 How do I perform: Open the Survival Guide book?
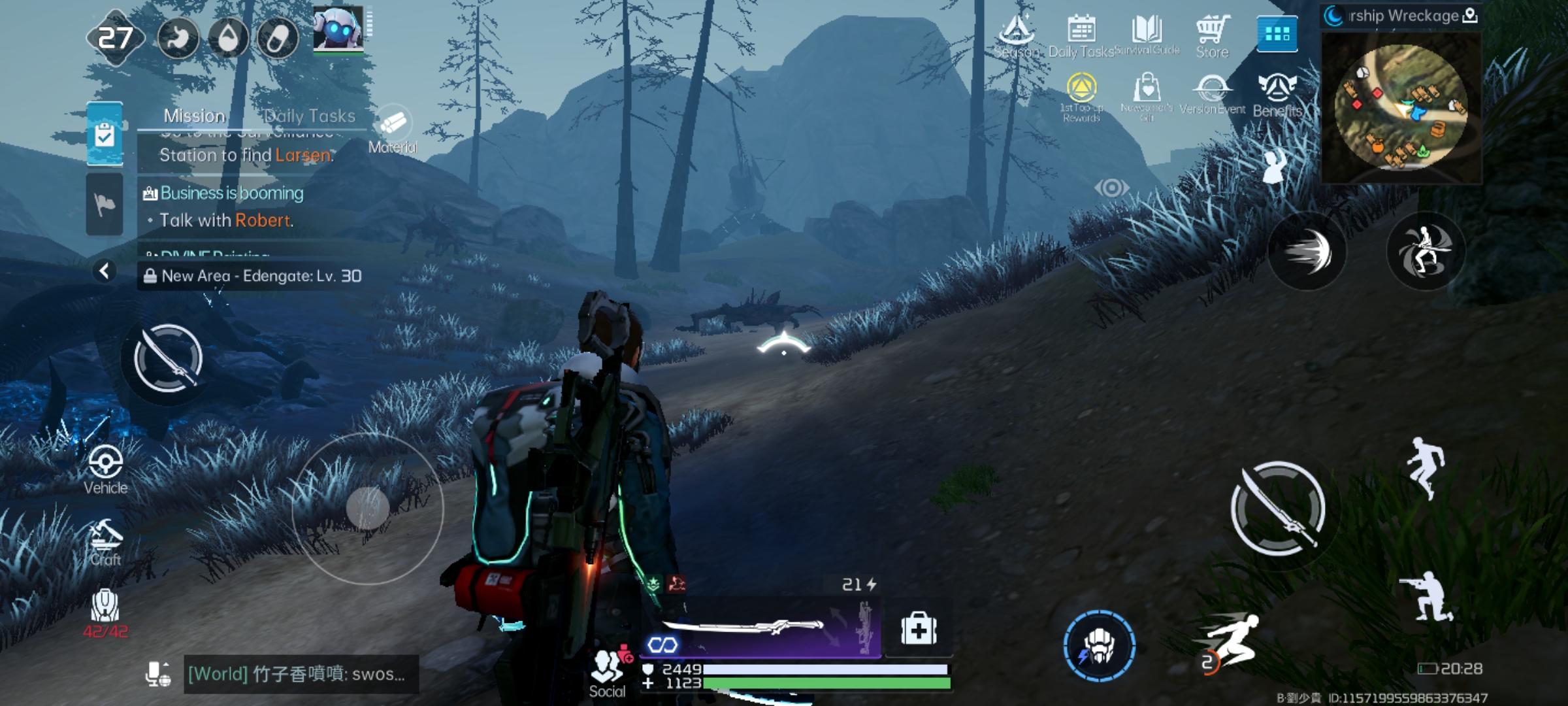tap(1147, 36)
